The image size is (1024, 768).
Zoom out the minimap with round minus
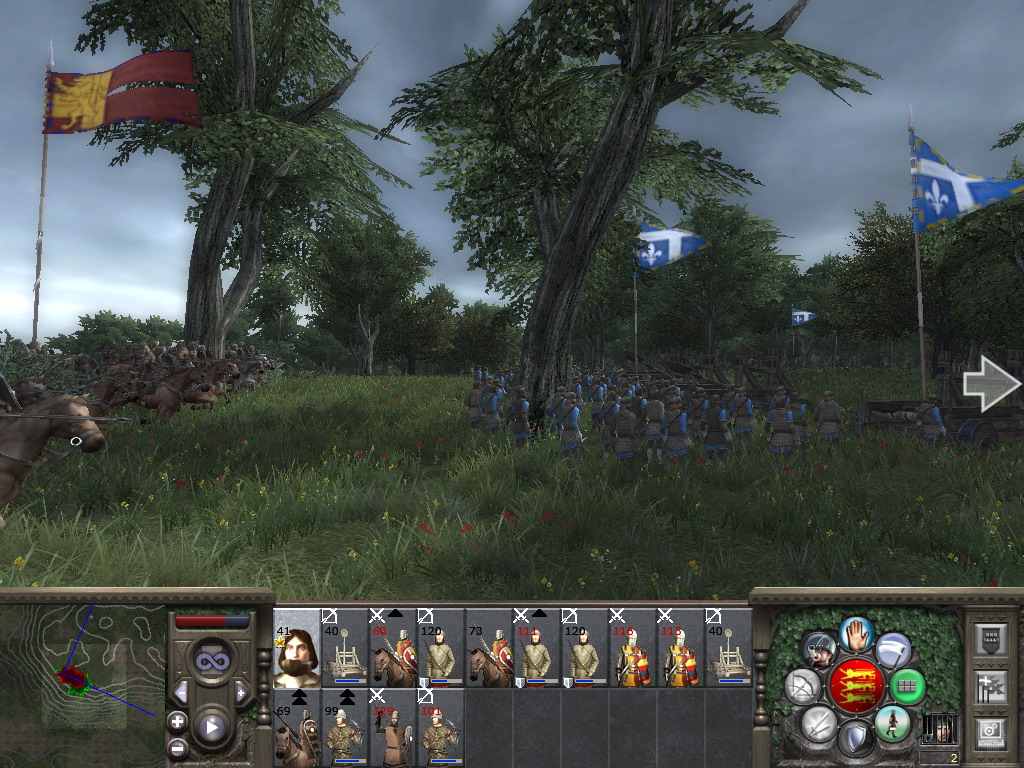pos(177,746)
